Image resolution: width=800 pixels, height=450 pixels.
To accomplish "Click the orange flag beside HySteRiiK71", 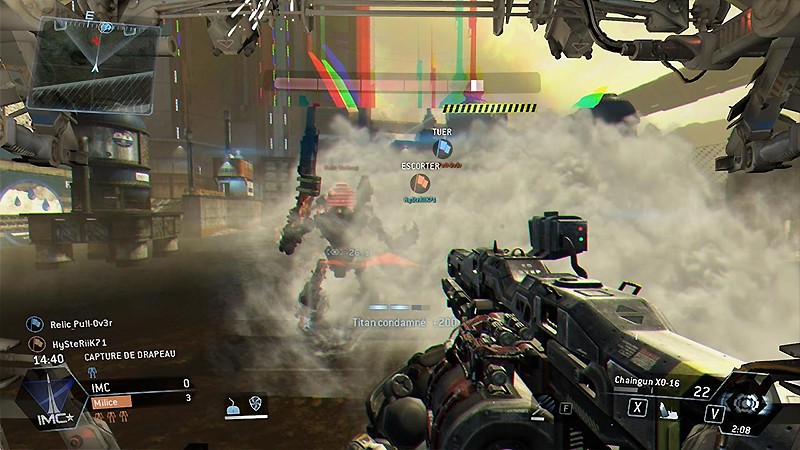I will [x=34, y=343].
